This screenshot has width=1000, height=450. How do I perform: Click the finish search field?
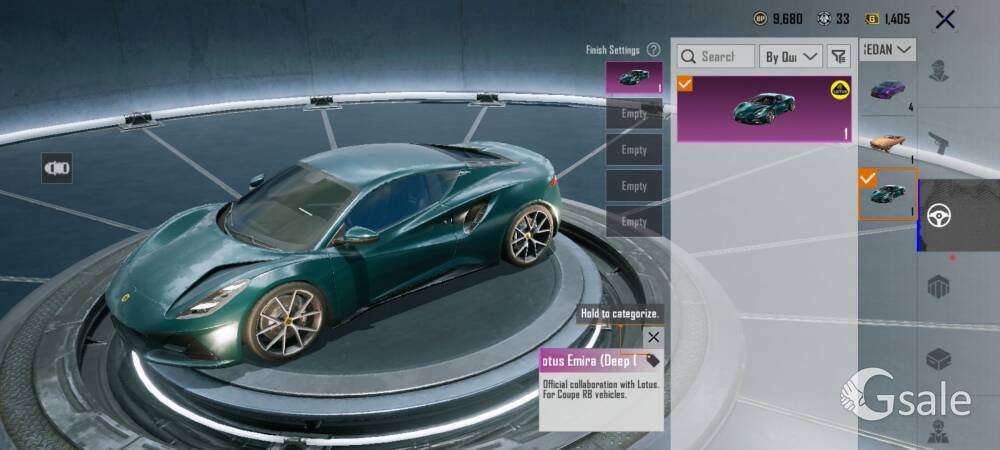click(715, 57)
